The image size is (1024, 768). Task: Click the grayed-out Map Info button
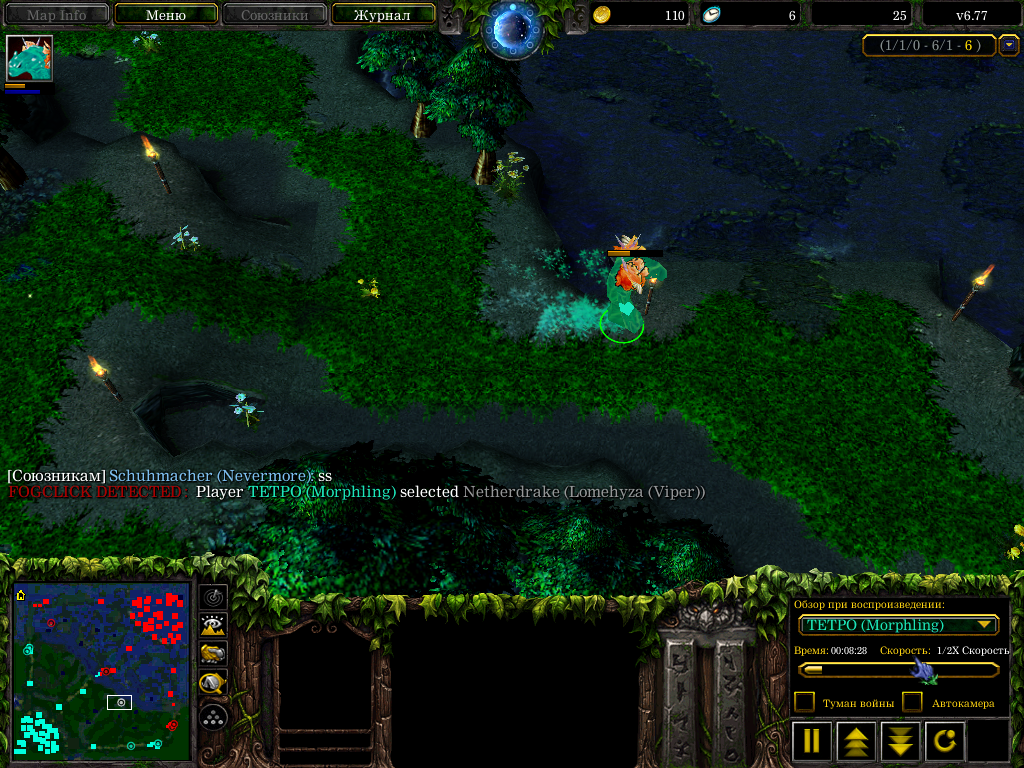click(56, 15)
